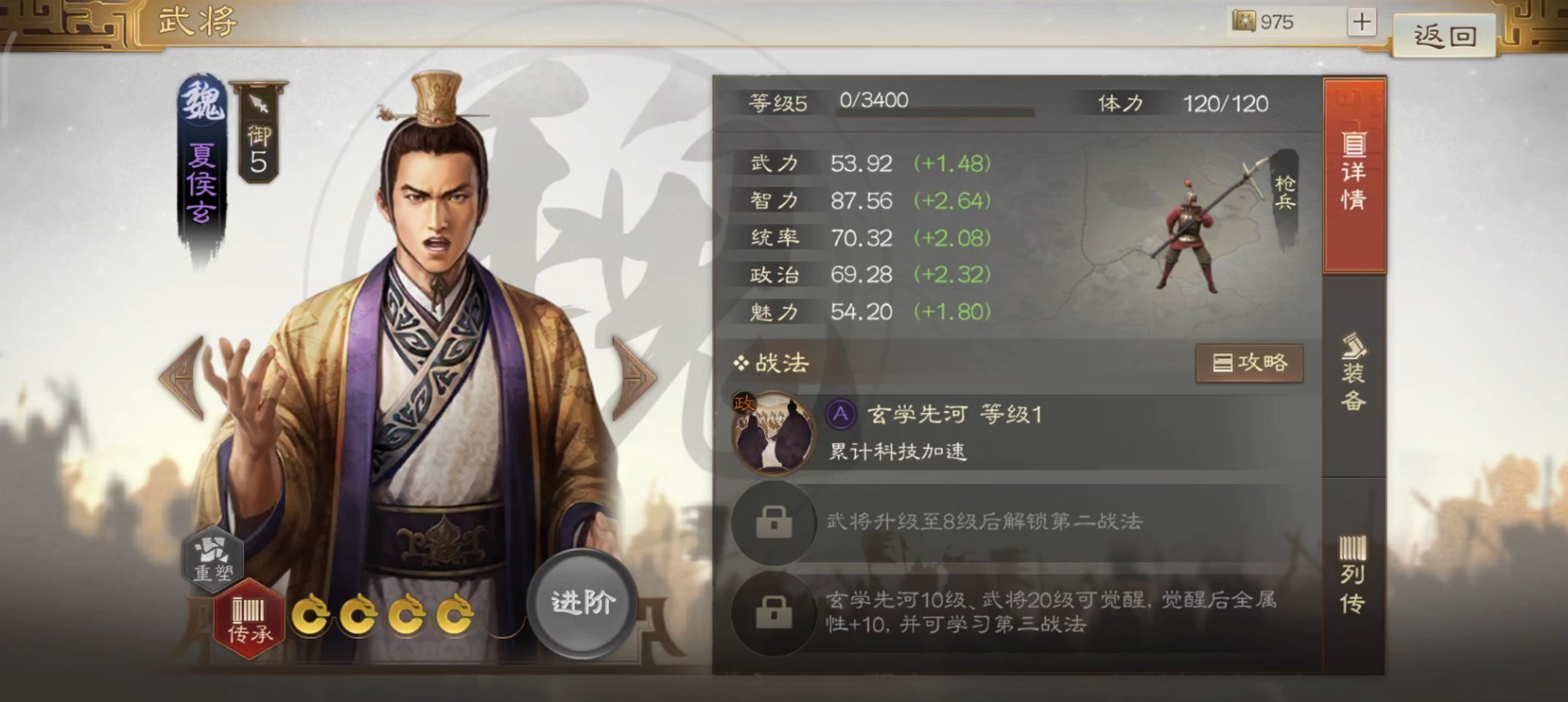
Task: Open the 攻略 guide icon
Action: [1250, 362]
